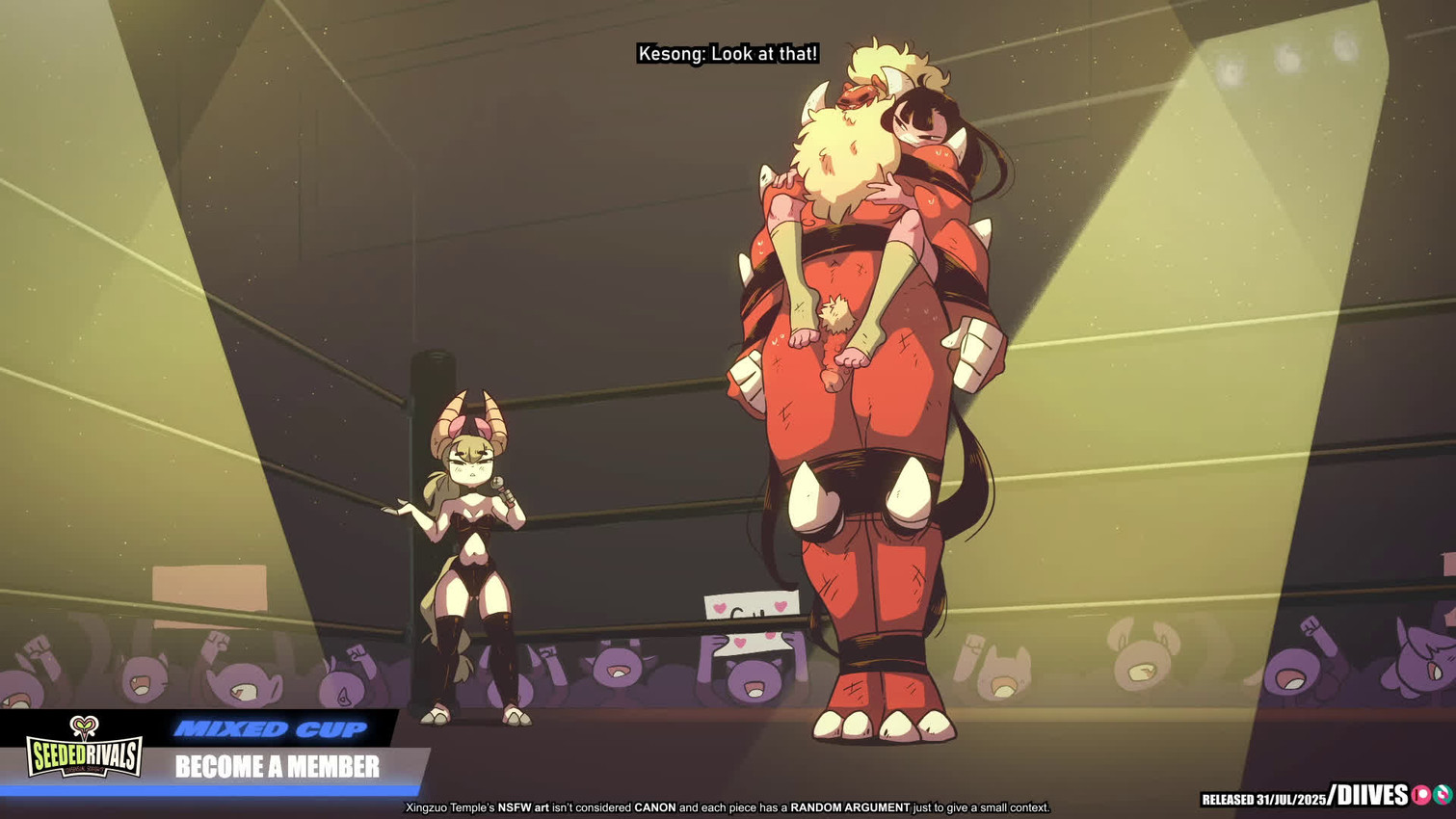Click the /DIIVES creator watermark
This screenshot has width=1456, height=819.
(x=1368, y=796)
